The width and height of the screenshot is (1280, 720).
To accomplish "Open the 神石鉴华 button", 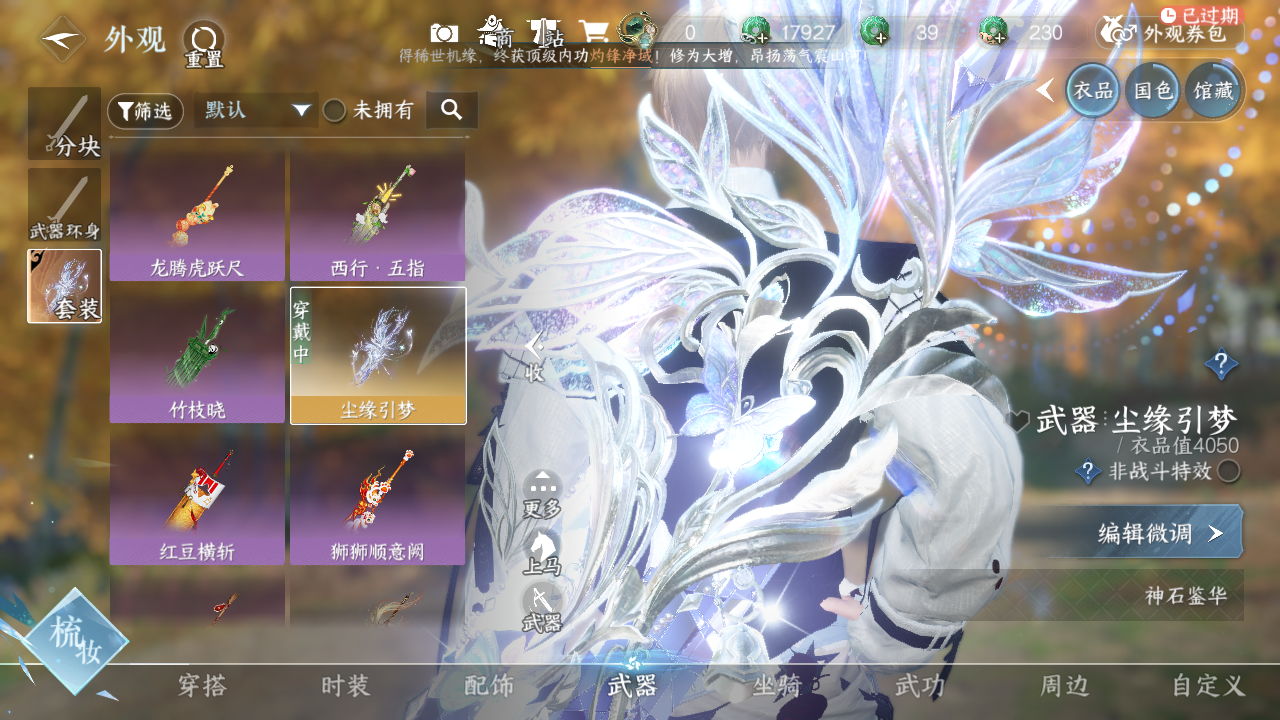I will 1185,597.
